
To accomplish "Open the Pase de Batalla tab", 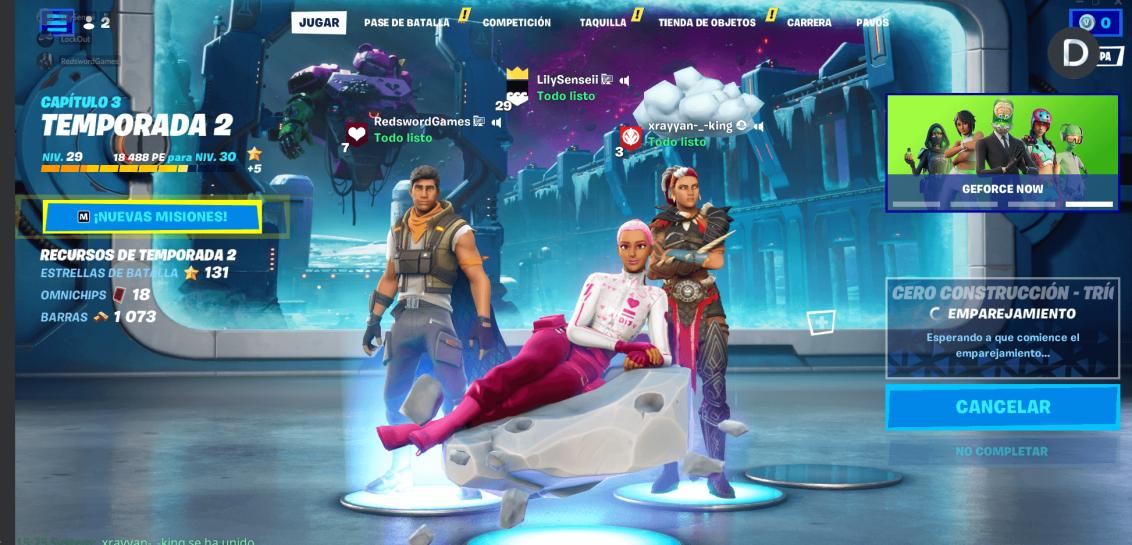I will [x=406, y=22].
